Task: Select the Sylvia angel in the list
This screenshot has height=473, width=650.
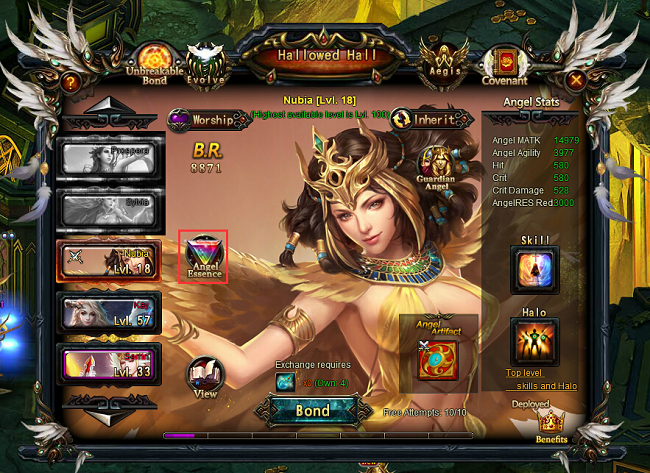Action: pyautogui.click(x=108, y=208)
